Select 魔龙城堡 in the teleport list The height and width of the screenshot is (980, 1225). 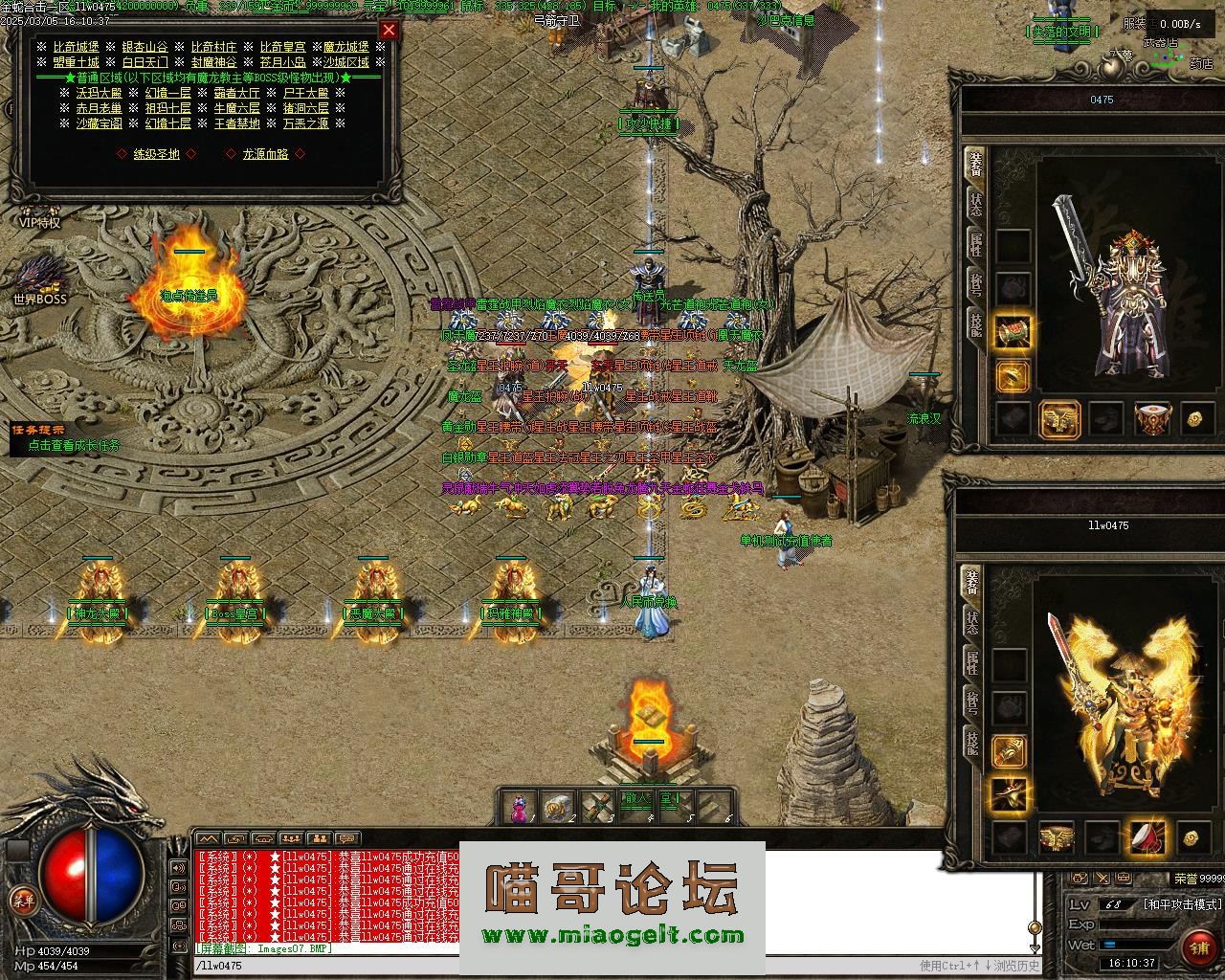[345, 46]
